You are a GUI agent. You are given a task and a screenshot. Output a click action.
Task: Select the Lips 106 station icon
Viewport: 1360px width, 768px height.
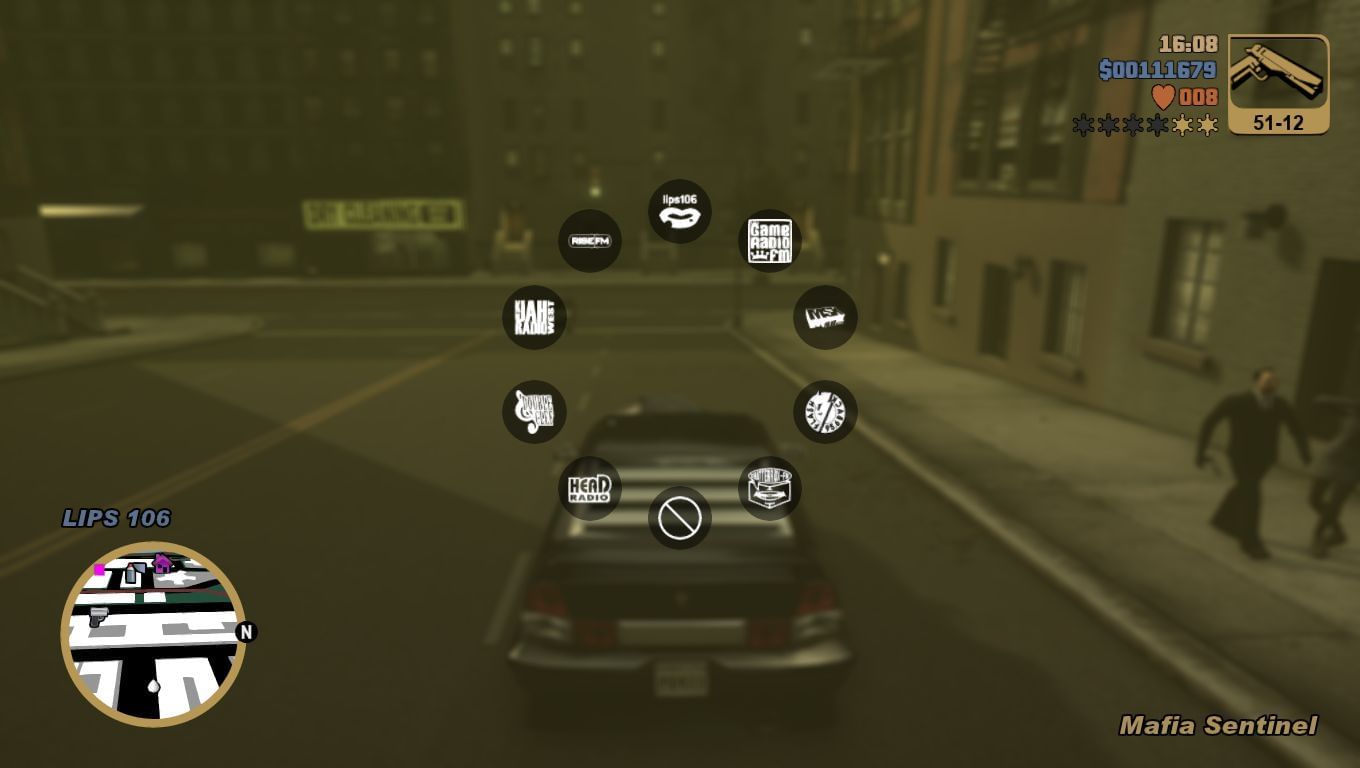pos(680,211)
